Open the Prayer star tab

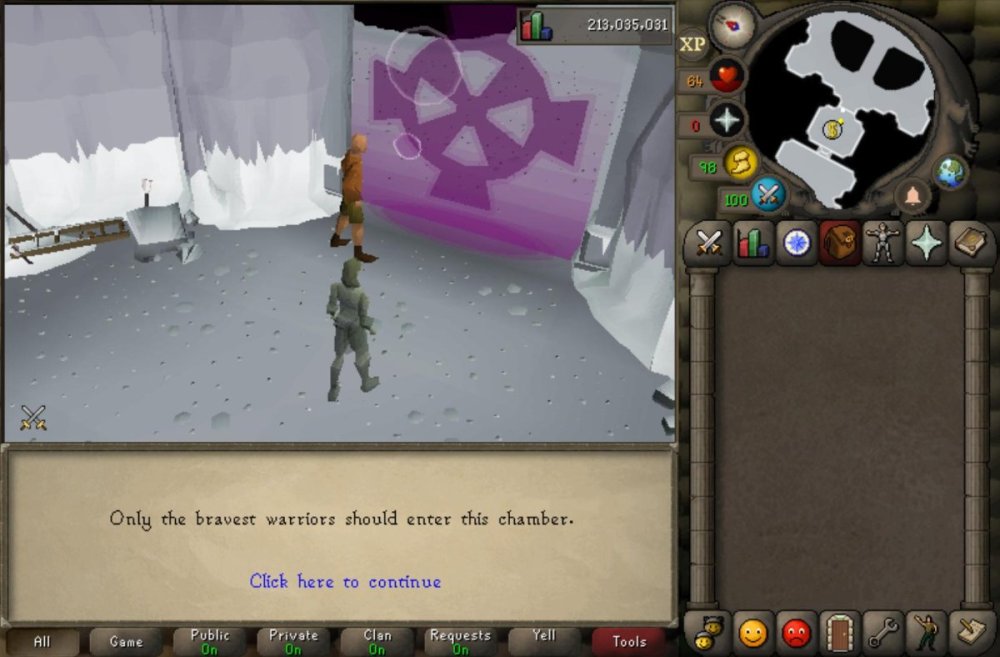click(927, 243)
